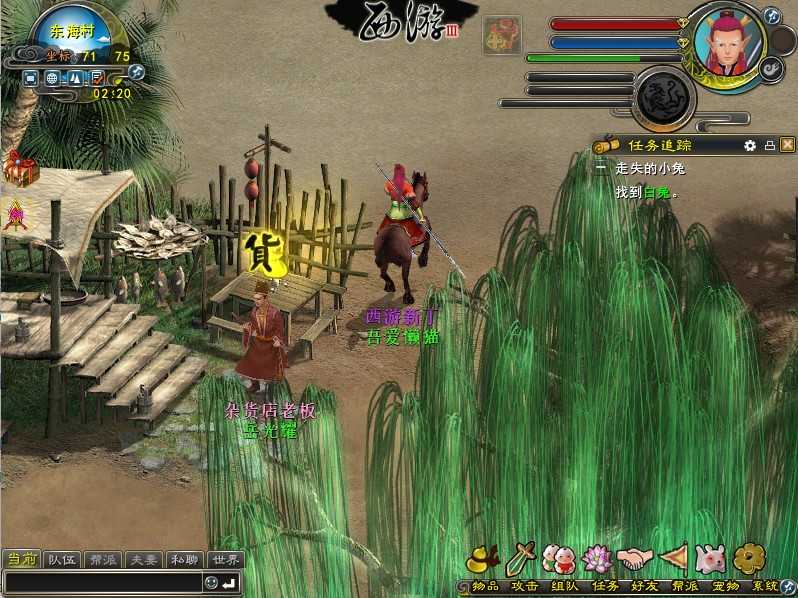Viewport: 798px width, 598px height.
Task: Open the 系统 system settings icon
Action: point(749,559)
